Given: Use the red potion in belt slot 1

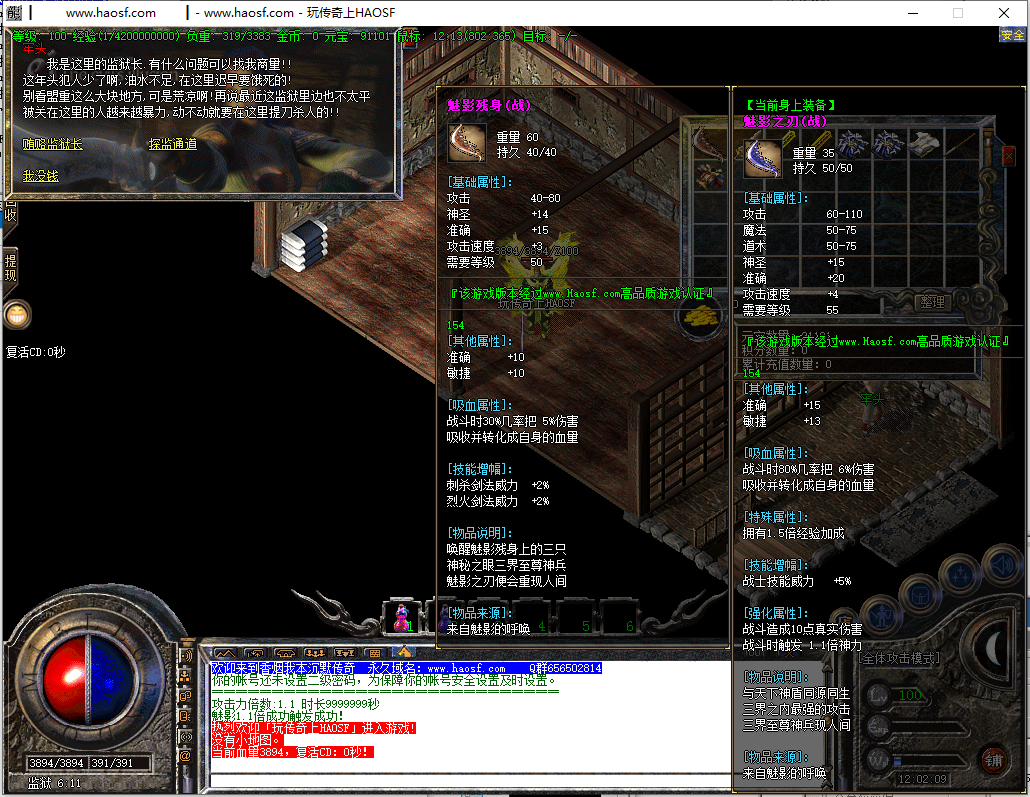Looking at the screenshot, I should tap(401, 616).
